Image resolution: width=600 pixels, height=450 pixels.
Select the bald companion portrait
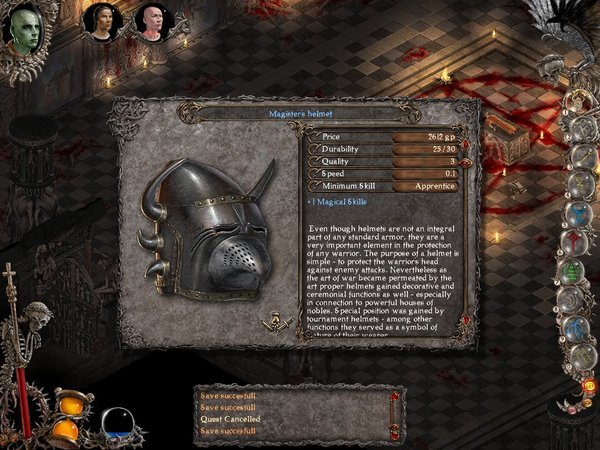pos(149,21)
